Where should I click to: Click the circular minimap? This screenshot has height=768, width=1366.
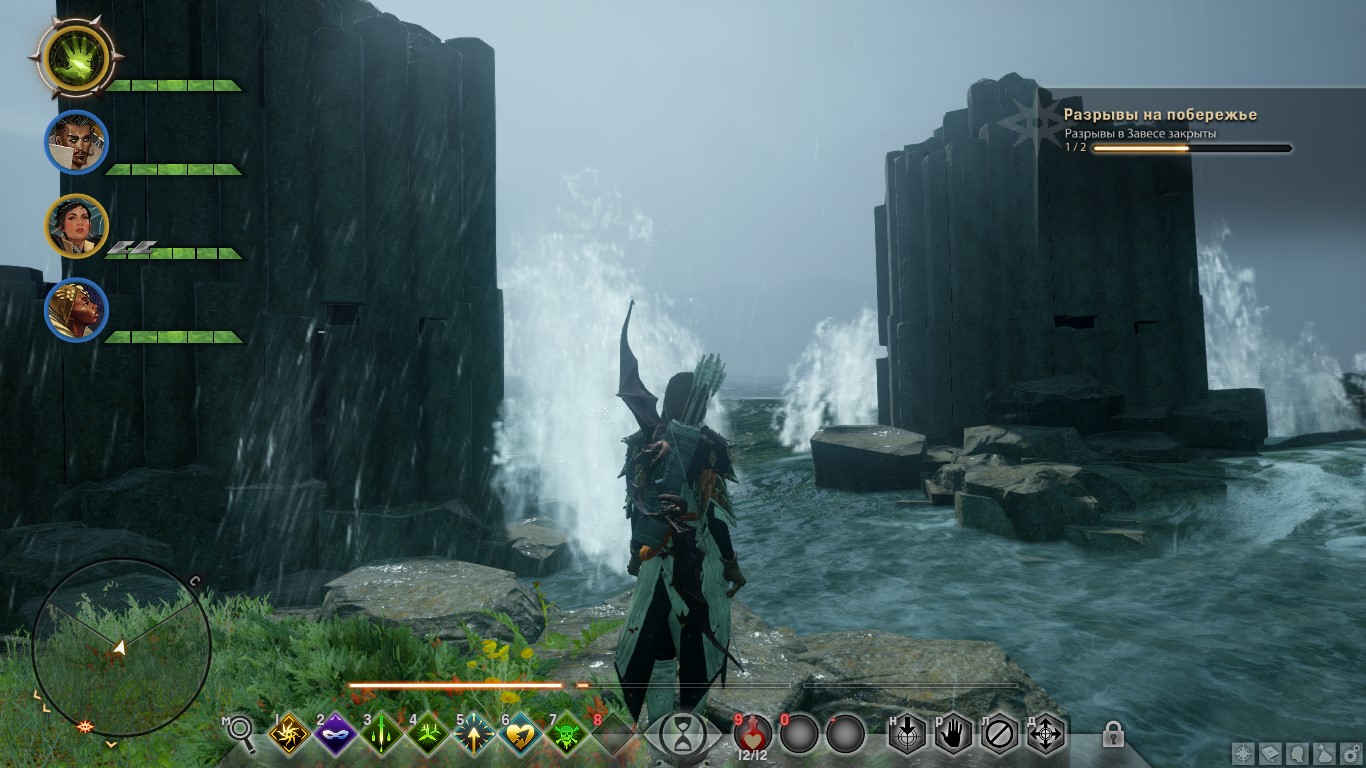(x=121, y=647)
